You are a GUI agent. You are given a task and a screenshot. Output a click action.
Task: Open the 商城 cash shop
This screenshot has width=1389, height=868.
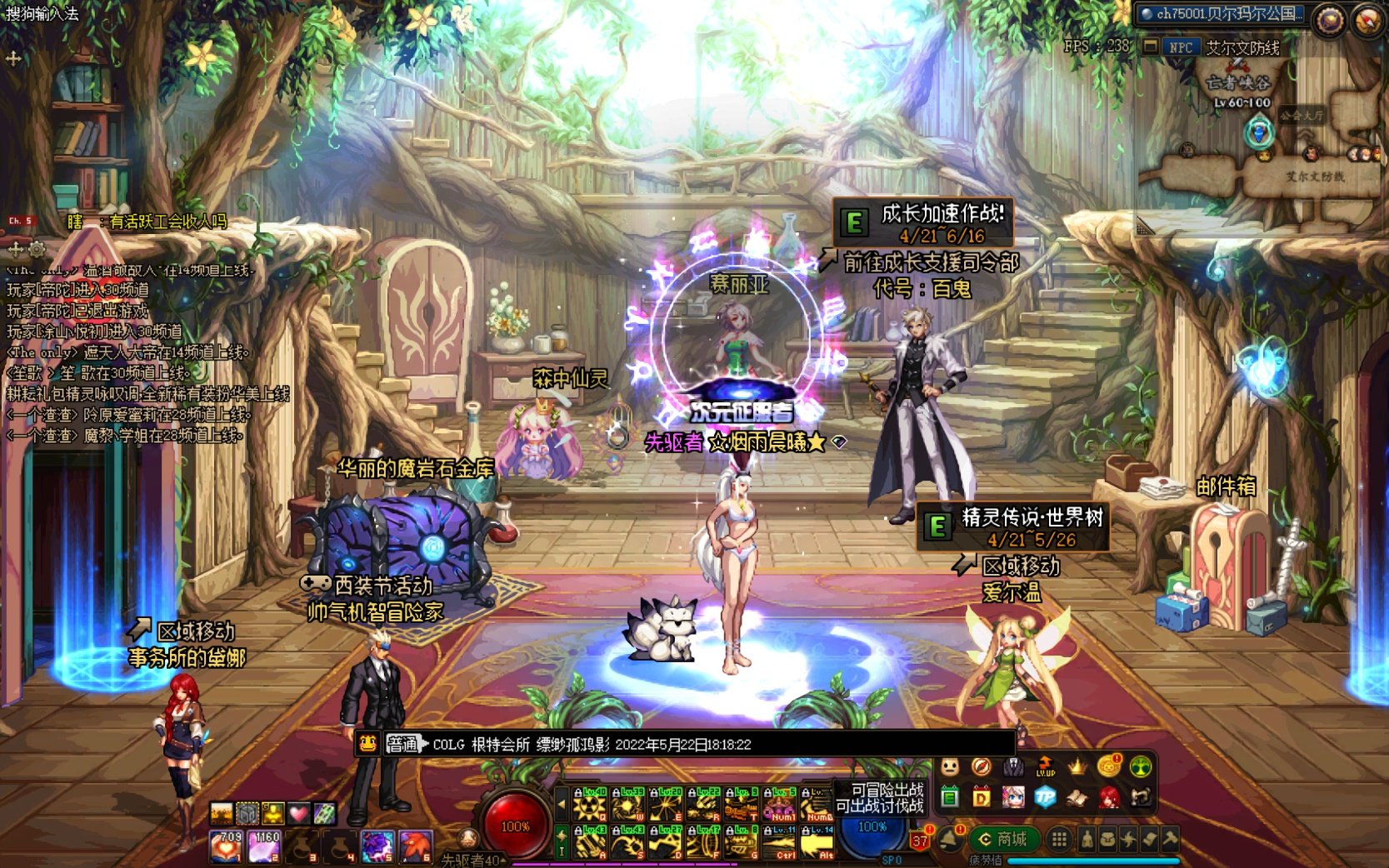pyautogui.click(x=1004, y=840)
